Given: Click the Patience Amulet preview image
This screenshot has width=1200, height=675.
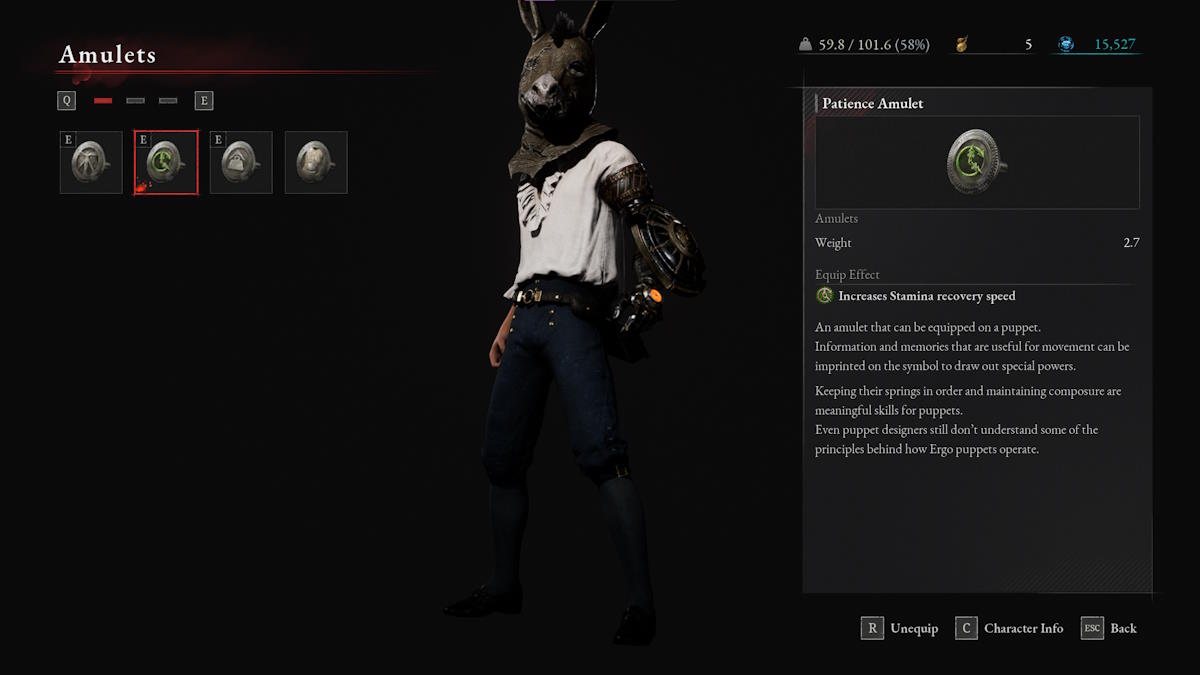Looking at the screenshot, I should pos(977,162).
